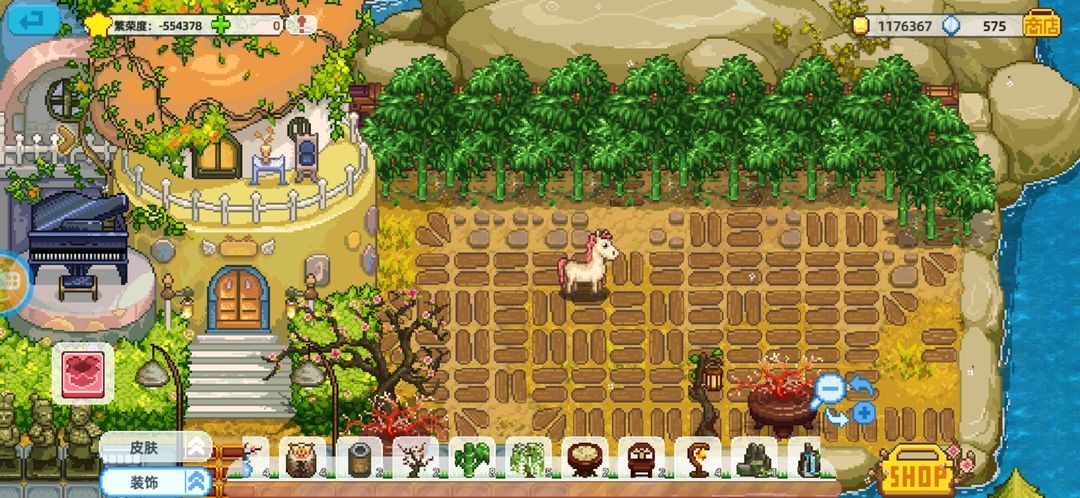Screen dimensions: 1080x498
Task: Choose the wooden chair decoration slot
Action: [x=641, y=460]
